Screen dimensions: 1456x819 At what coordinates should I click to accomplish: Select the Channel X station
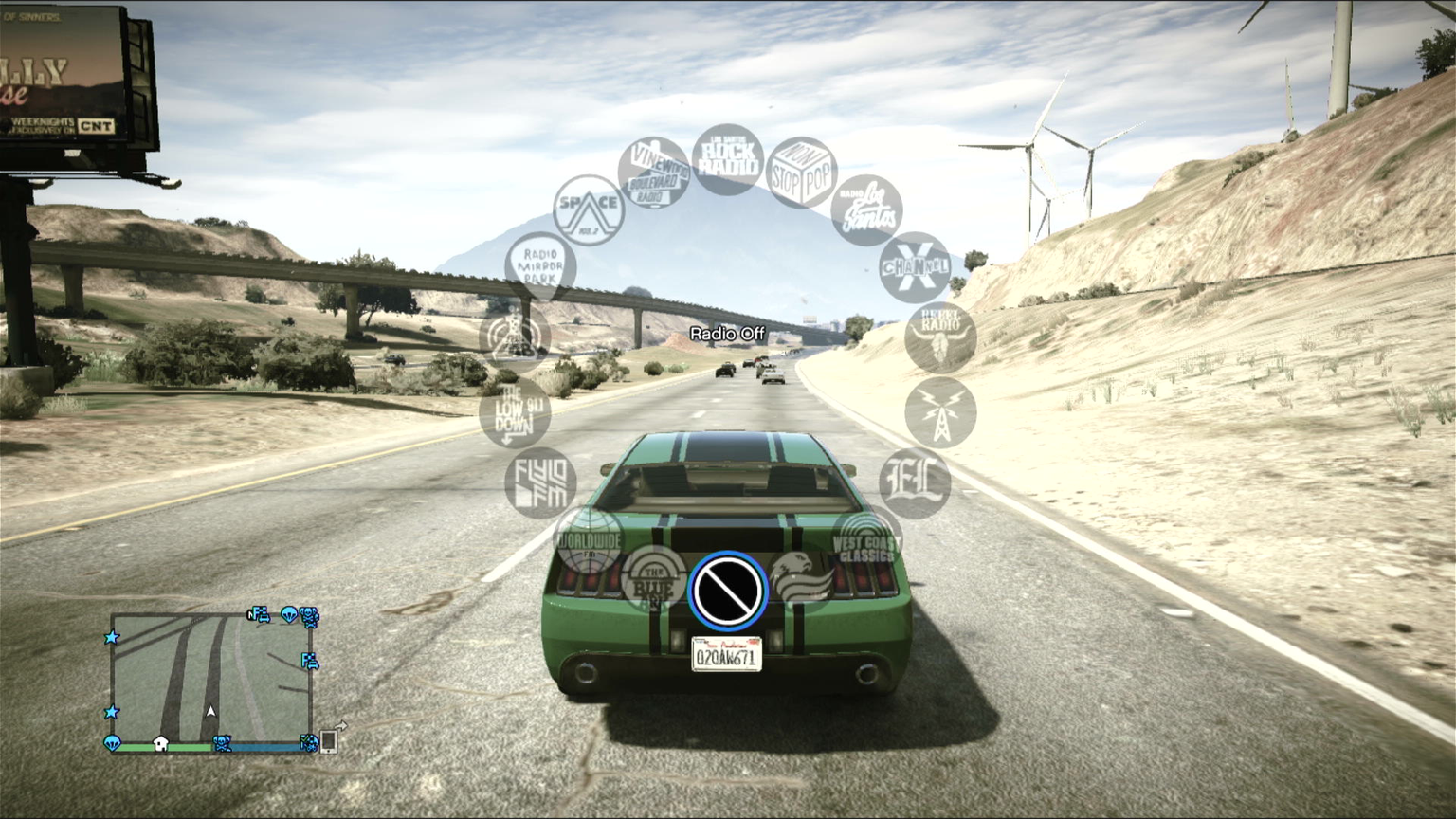[915, 267]
